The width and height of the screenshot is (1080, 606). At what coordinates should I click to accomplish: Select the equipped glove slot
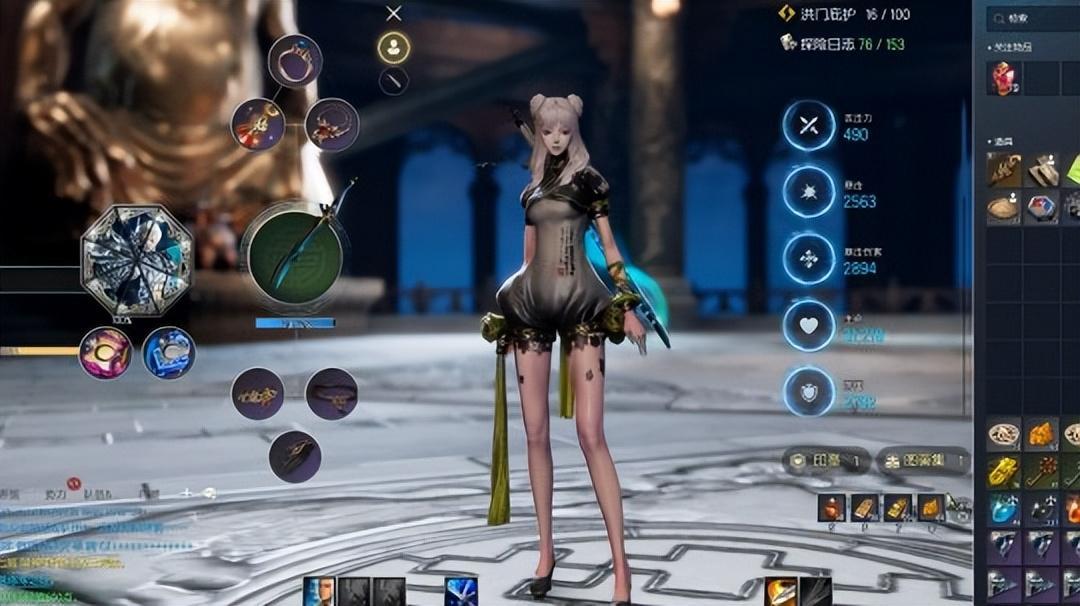click(x=294, y=456)
